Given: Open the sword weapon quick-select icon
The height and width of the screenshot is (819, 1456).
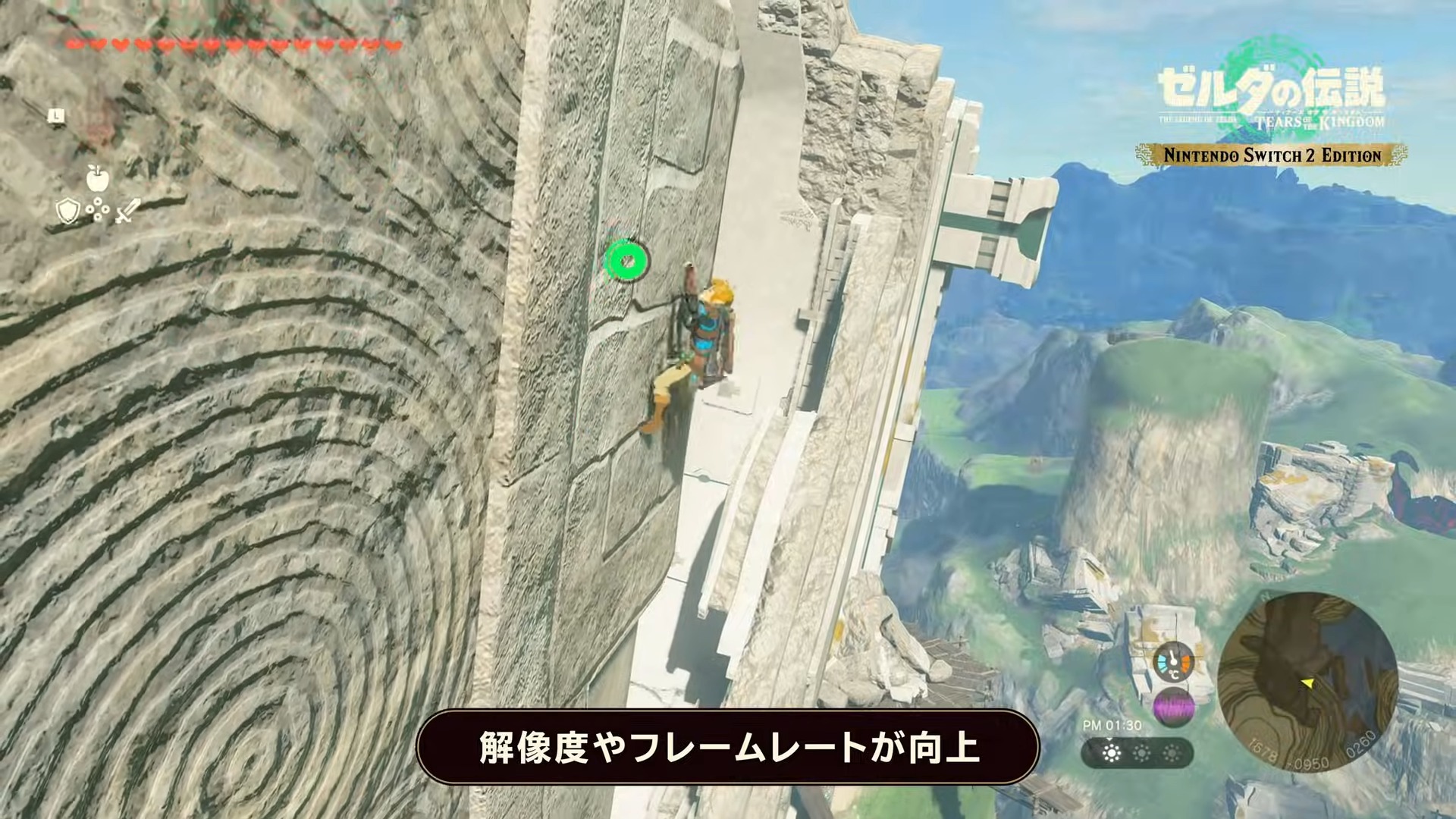Looking at the screenshot, I should click(x=127, y=211).
